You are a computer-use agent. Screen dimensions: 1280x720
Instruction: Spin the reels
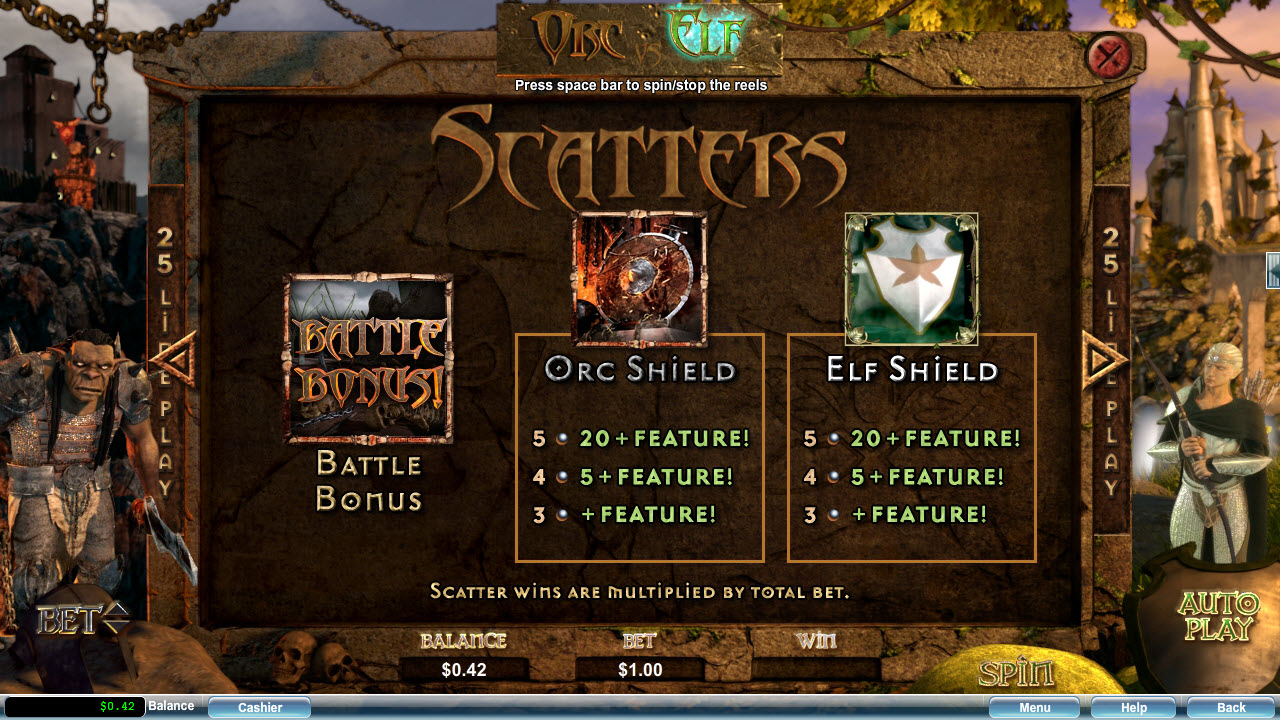coord(1016,673)
